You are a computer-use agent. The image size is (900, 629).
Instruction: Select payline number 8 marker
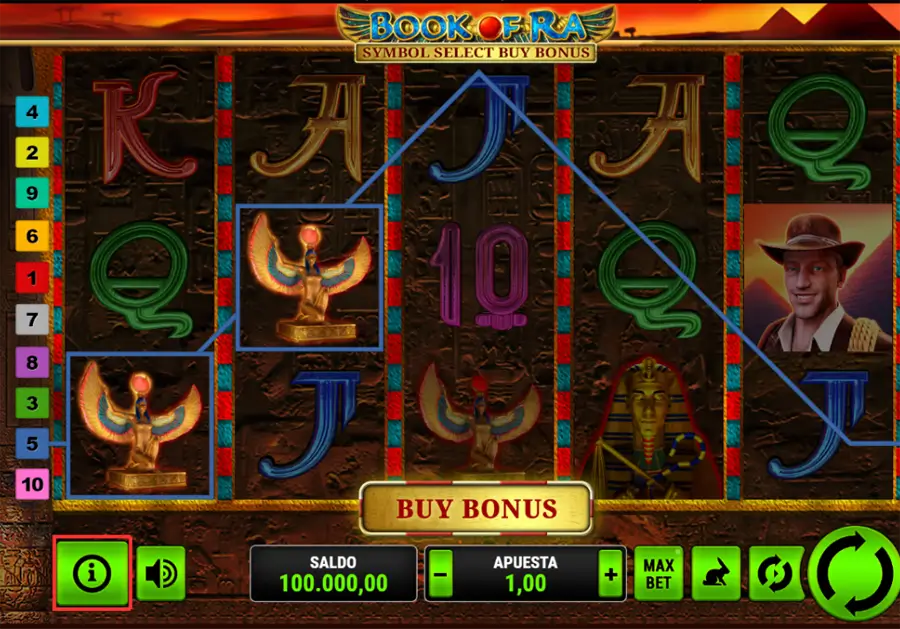pos(32,360)
